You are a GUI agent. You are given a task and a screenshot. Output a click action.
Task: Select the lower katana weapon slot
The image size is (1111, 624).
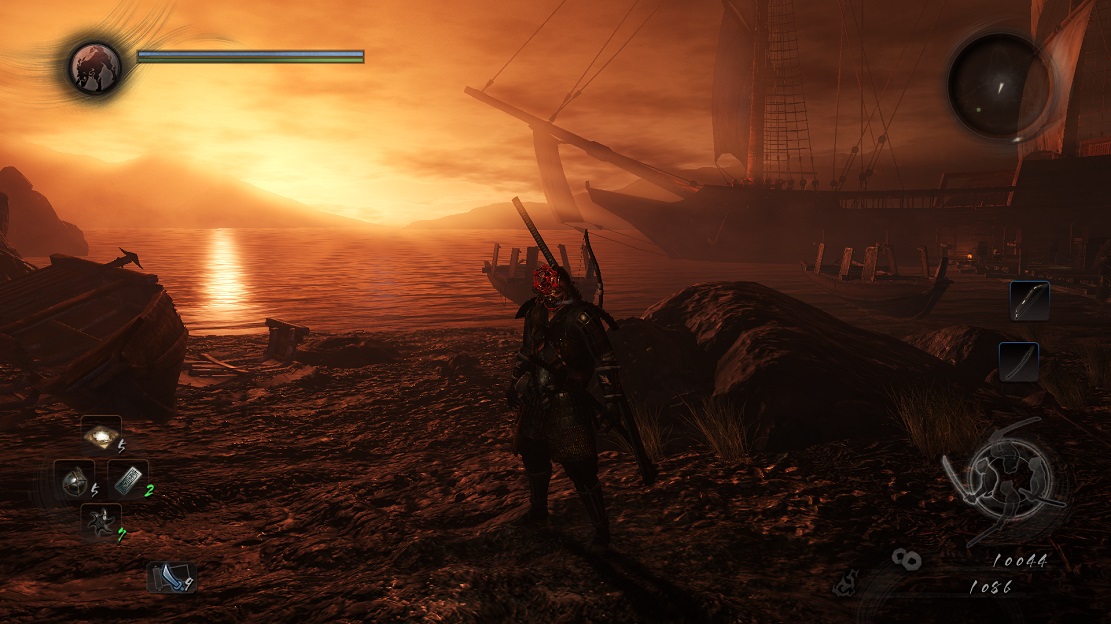pyautogui.click(x=1018, y=361)
